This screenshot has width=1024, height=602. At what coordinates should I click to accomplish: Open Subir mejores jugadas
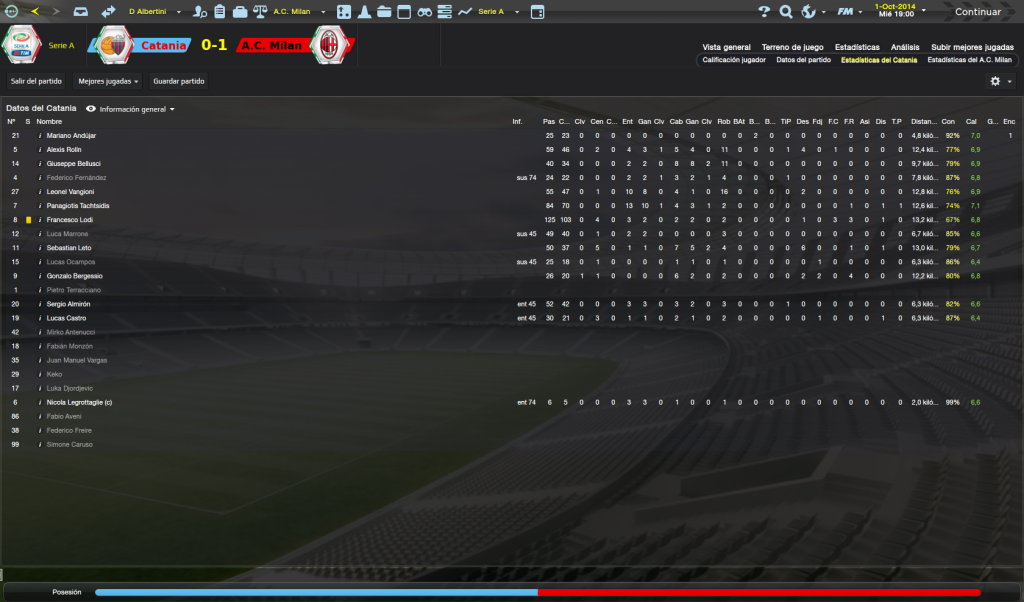coord(972,47)
